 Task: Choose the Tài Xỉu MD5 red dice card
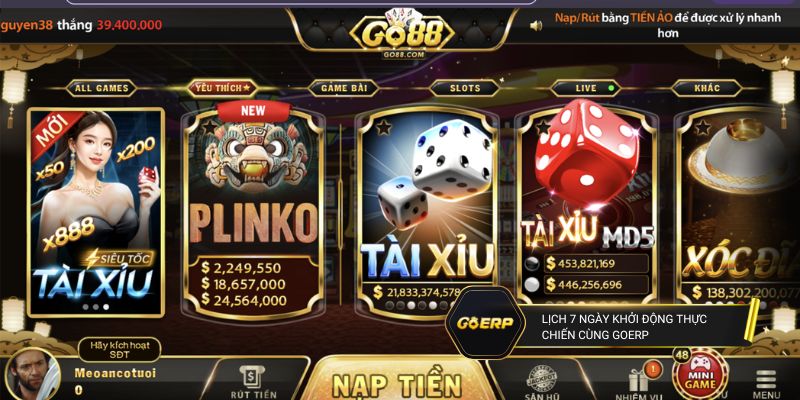588,200
